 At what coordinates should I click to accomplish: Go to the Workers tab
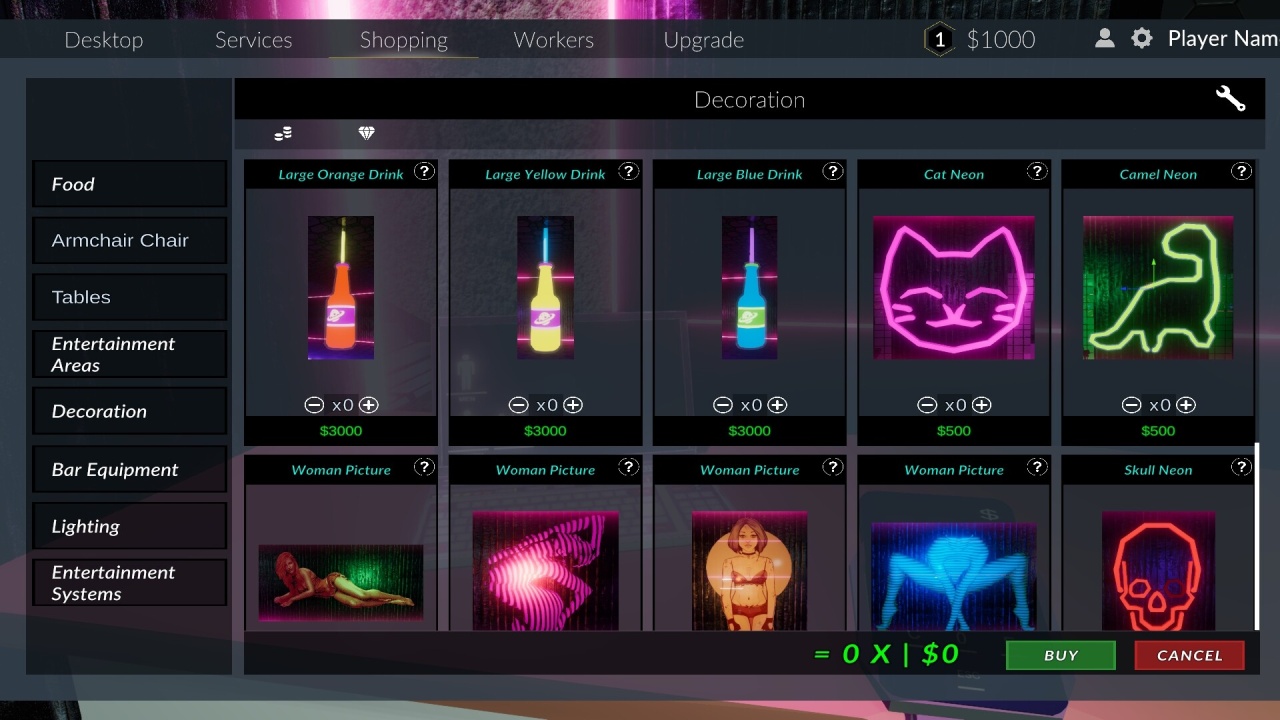click(554, 40)
